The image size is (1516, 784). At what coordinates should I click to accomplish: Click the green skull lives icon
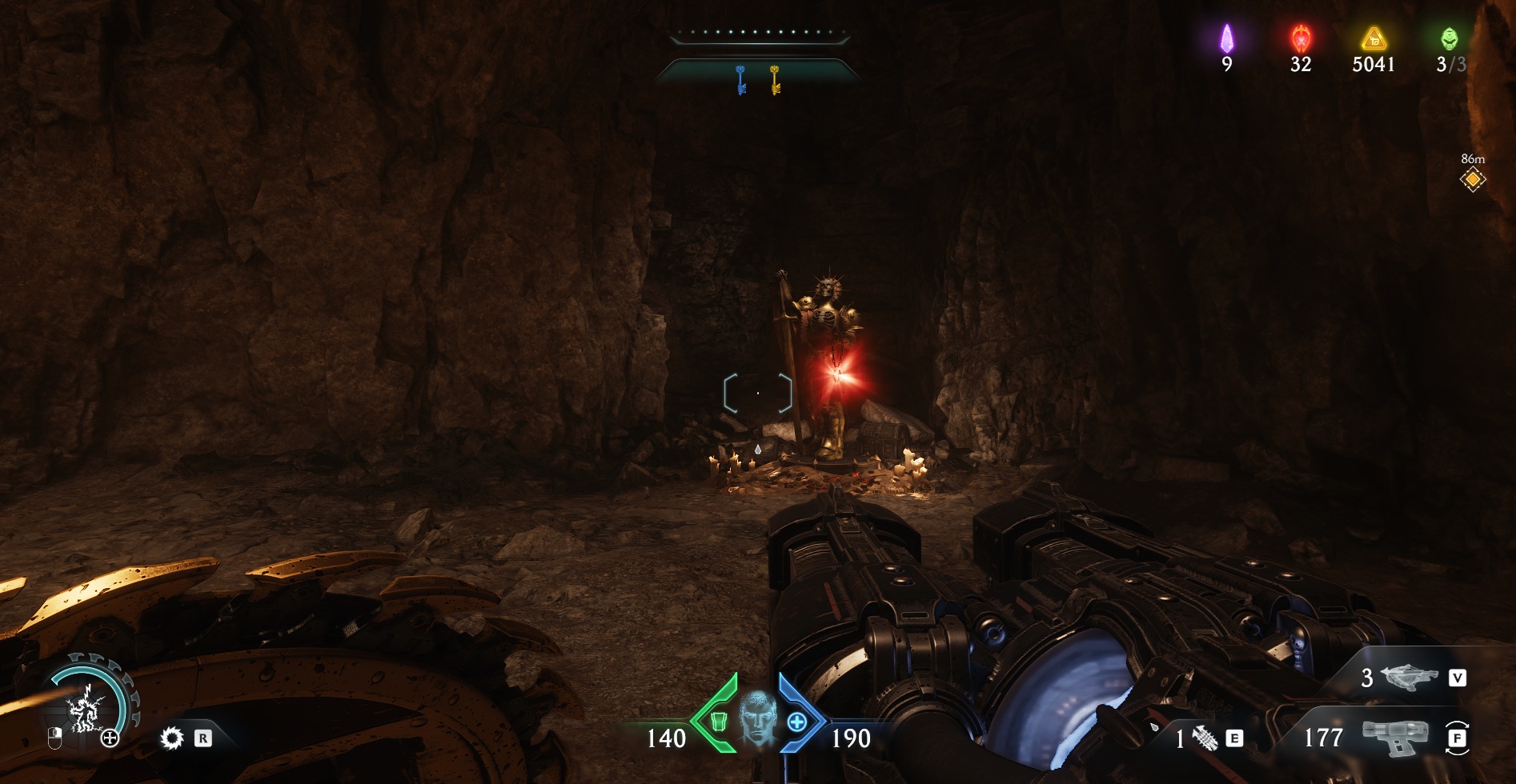(1449, 38)
